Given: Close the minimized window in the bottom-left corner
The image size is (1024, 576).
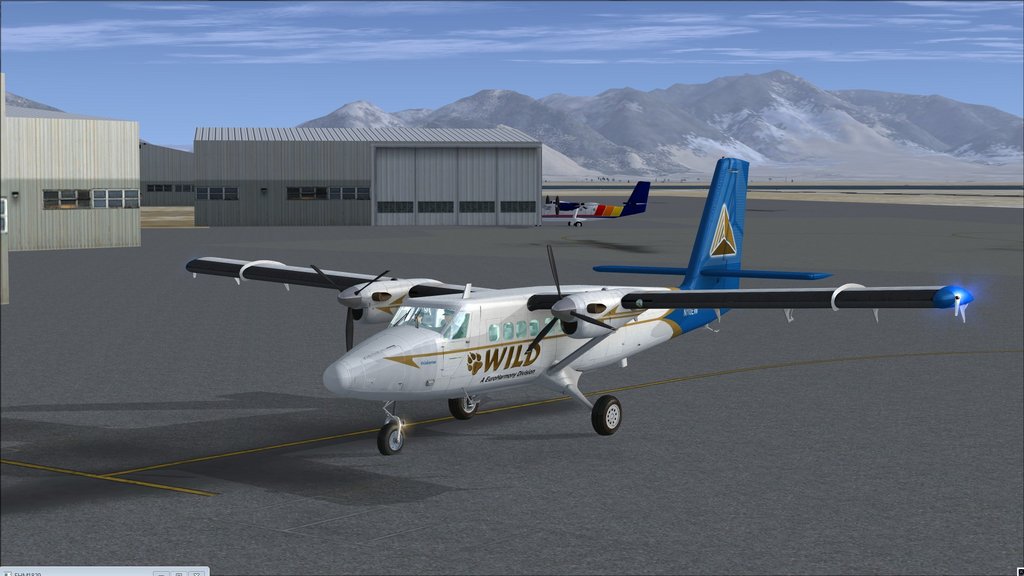Looking at the screenshot, I should [x=197, y=573].
